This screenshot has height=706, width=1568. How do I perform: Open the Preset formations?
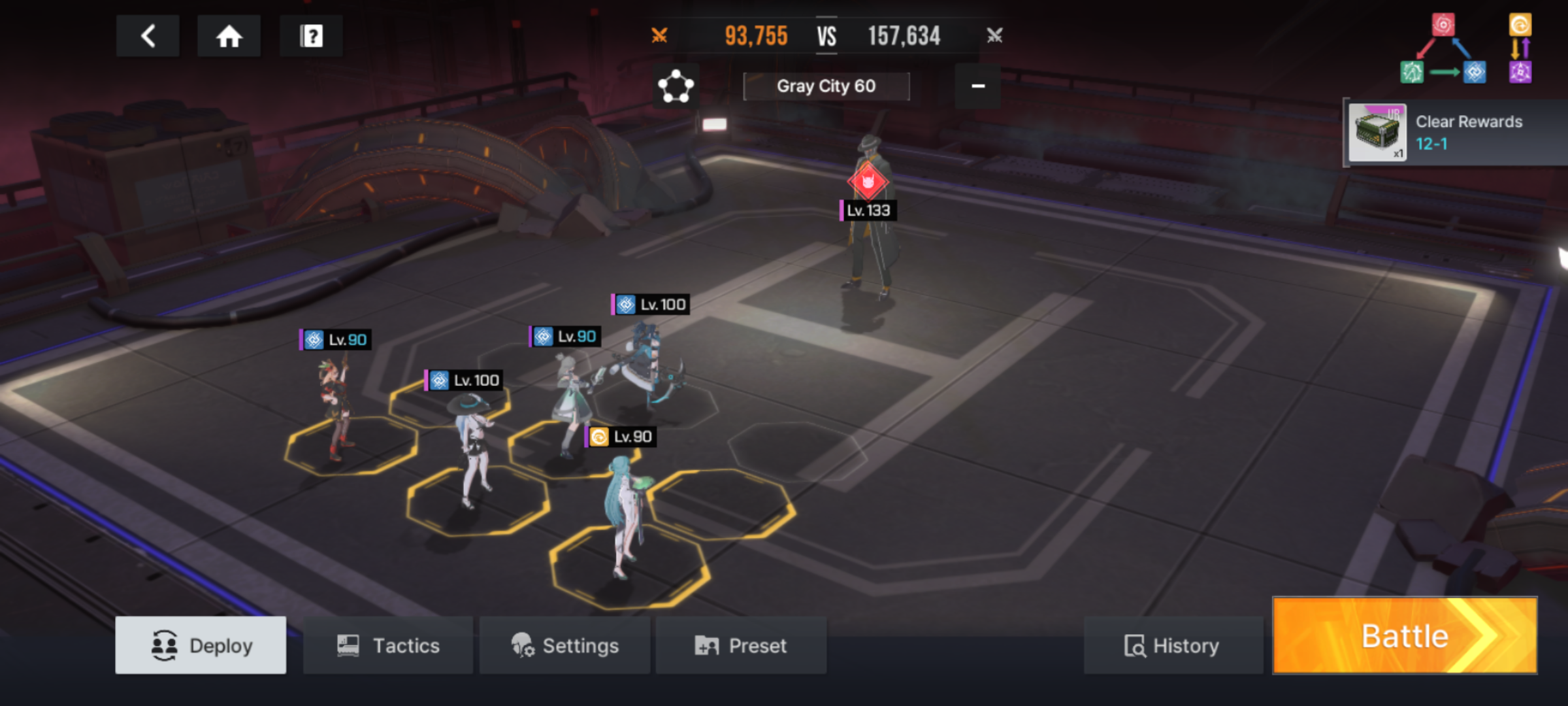tap(741, 645)
